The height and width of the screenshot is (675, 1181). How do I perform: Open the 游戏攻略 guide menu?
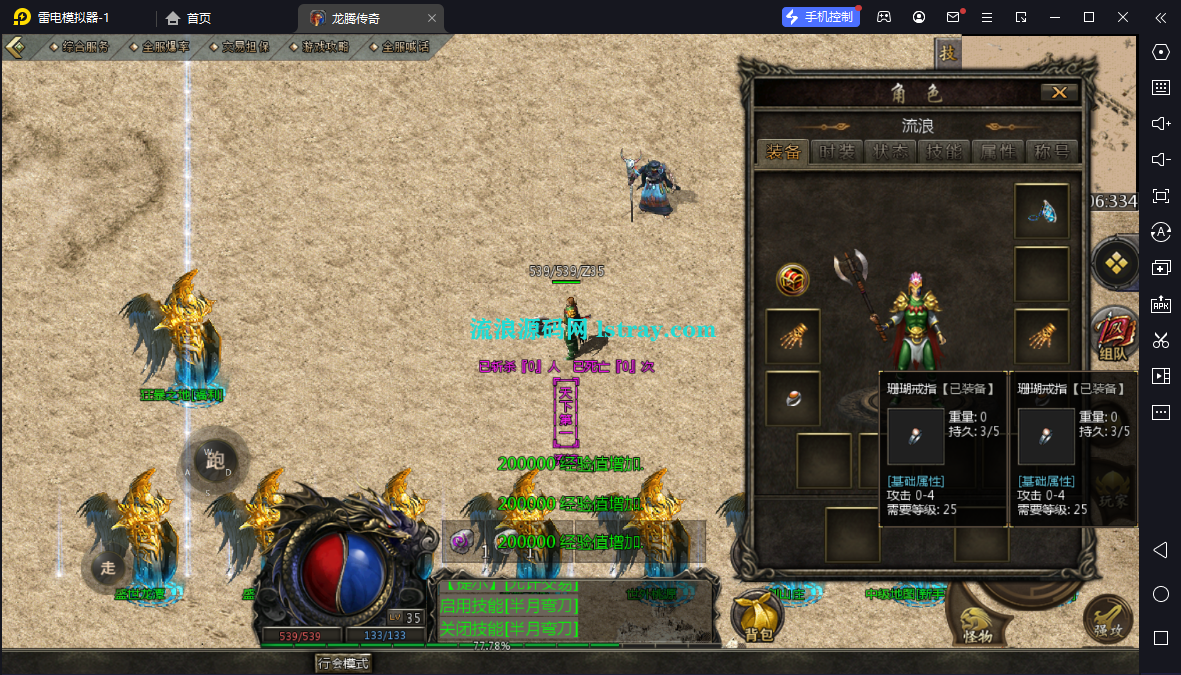320,46
